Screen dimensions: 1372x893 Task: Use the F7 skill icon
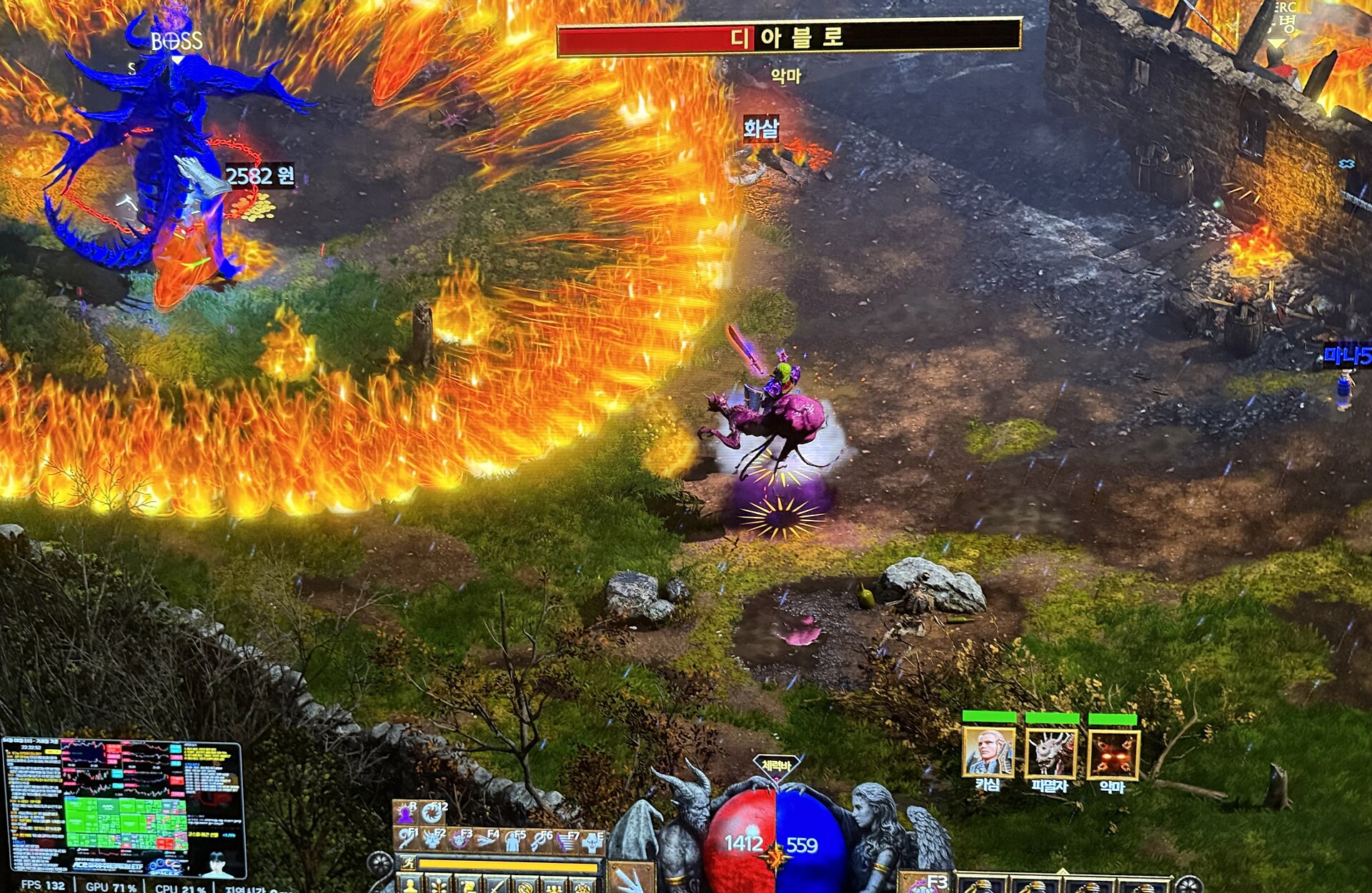[567, 841]
